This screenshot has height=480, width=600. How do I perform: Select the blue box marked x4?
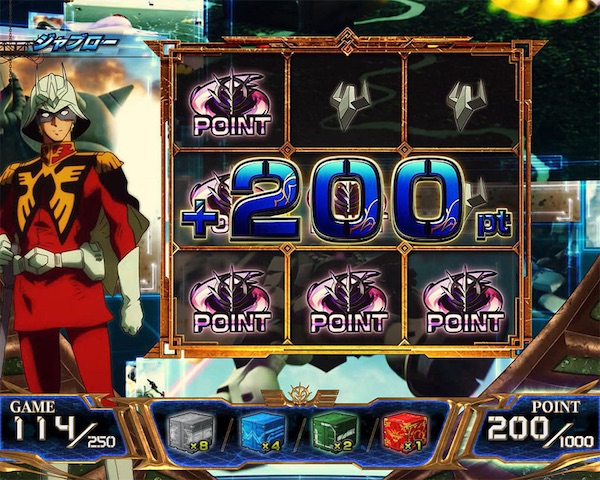[263, 429]
